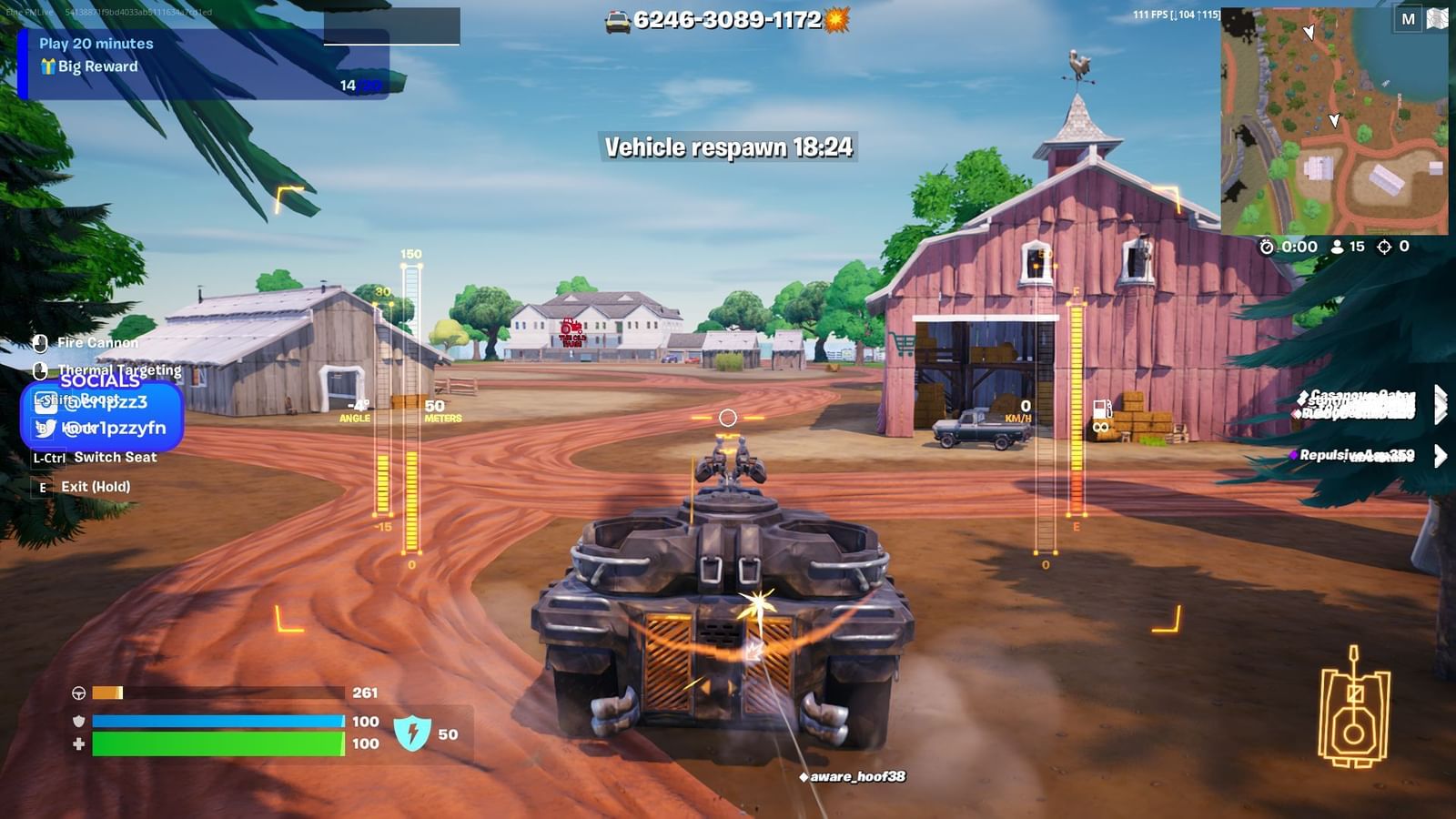Toggle Thermal Targeting via its mouse-button icon

pyautogui.click(x=41, y=369)
